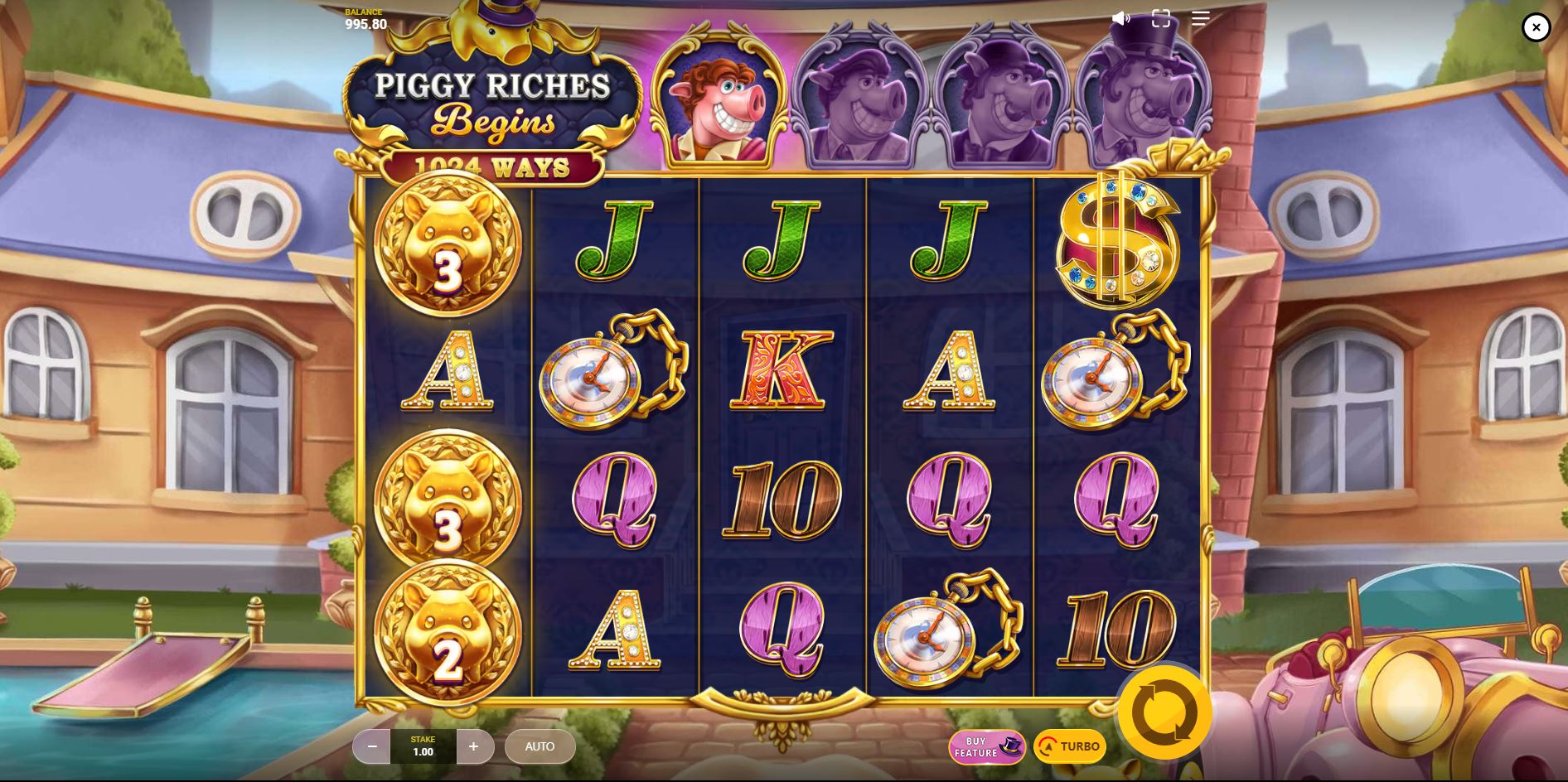Image resolution: width=1568 pixels, height=782 pixels.
Task: Toggle fullscreen mode
Action: (x=1160, y=18)
